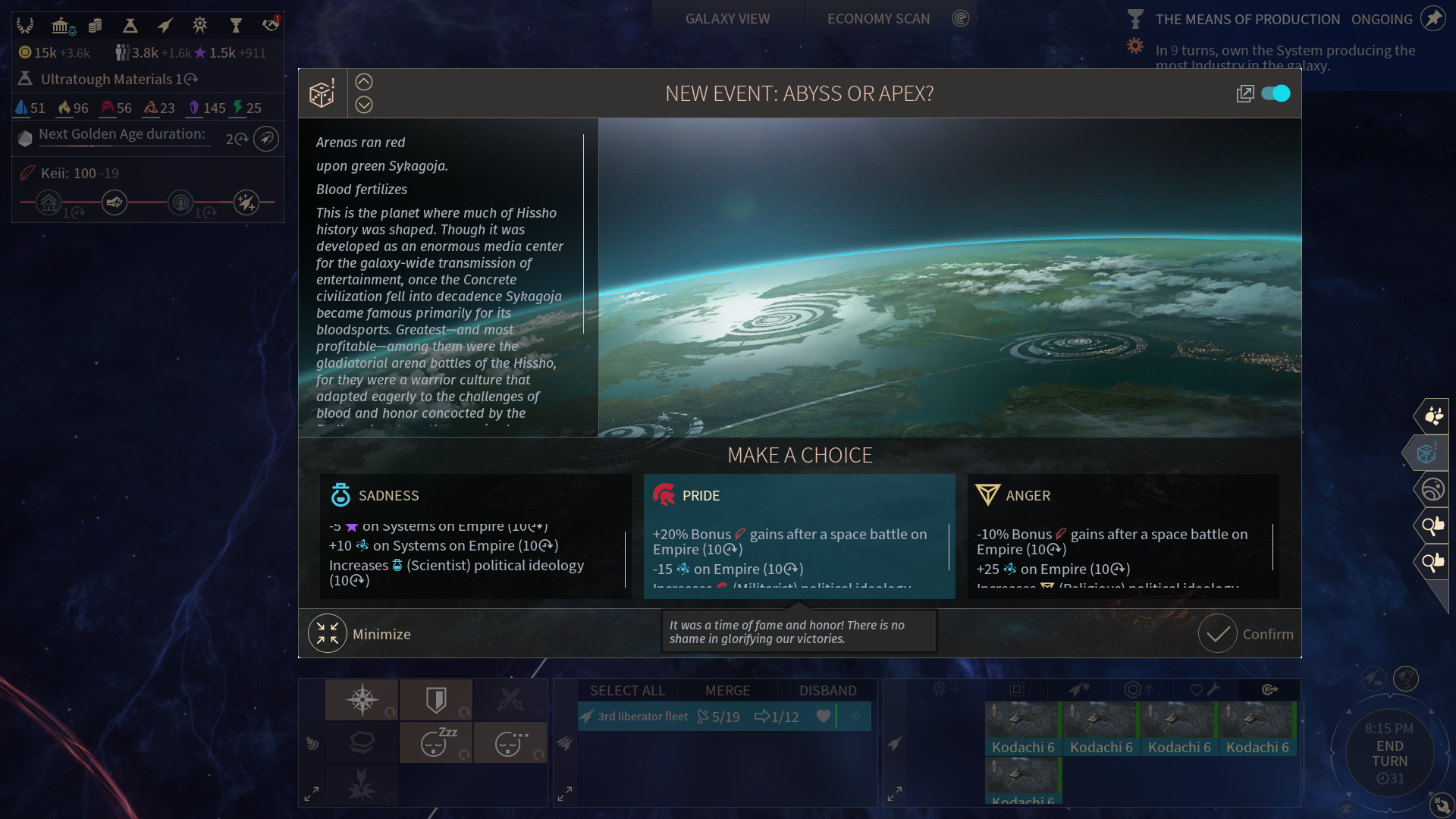The height and width of the screenshot is (819, 1456).
Task: Go to the previous event using up arrow
Action: (364, 82)
